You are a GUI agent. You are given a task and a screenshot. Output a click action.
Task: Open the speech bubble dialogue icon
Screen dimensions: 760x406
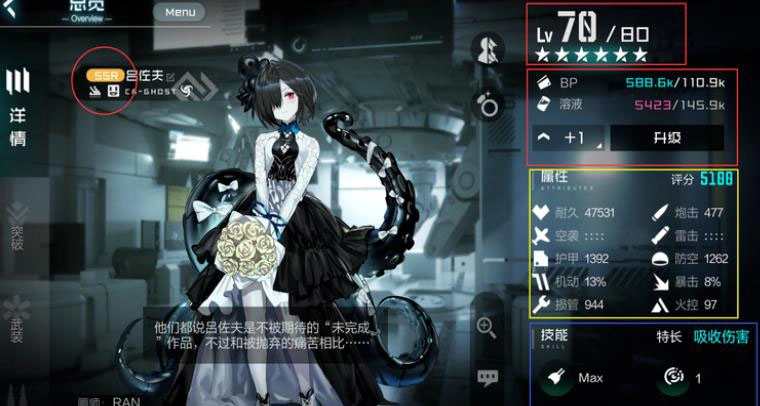click(x=487, y=377)
